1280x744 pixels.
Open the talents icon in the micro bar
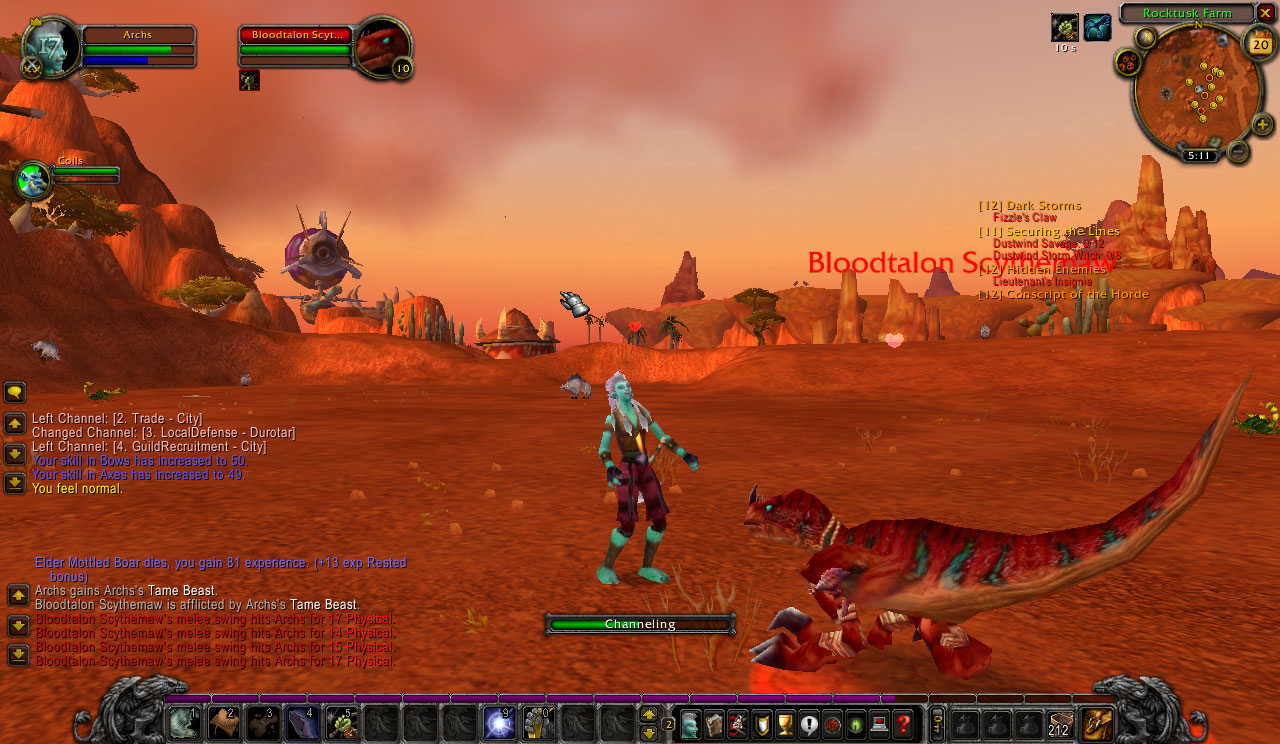coord(737,723)
